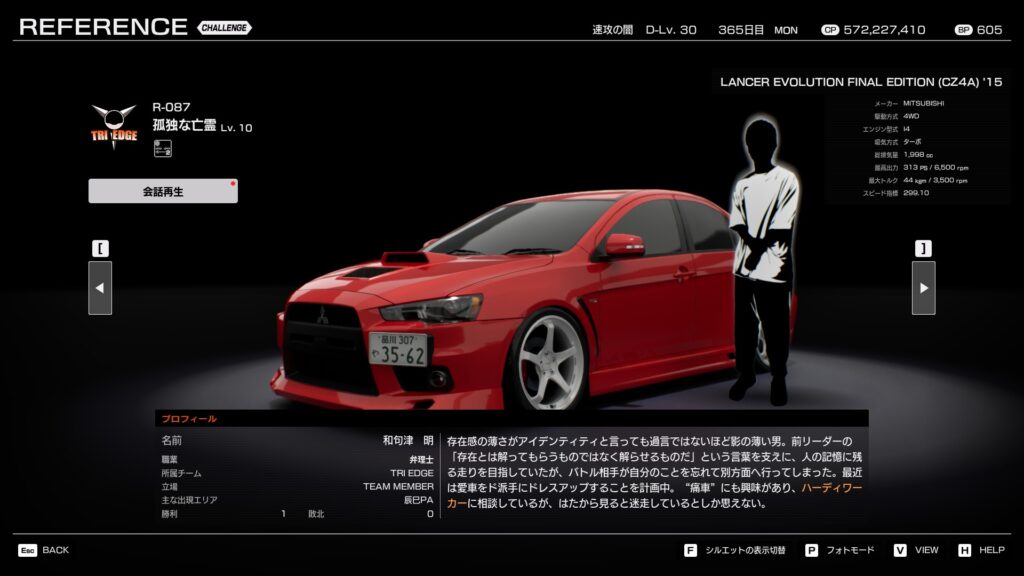Show the next rival entry
Viewport: 1024px width, 576px height.
coord(923,288)
